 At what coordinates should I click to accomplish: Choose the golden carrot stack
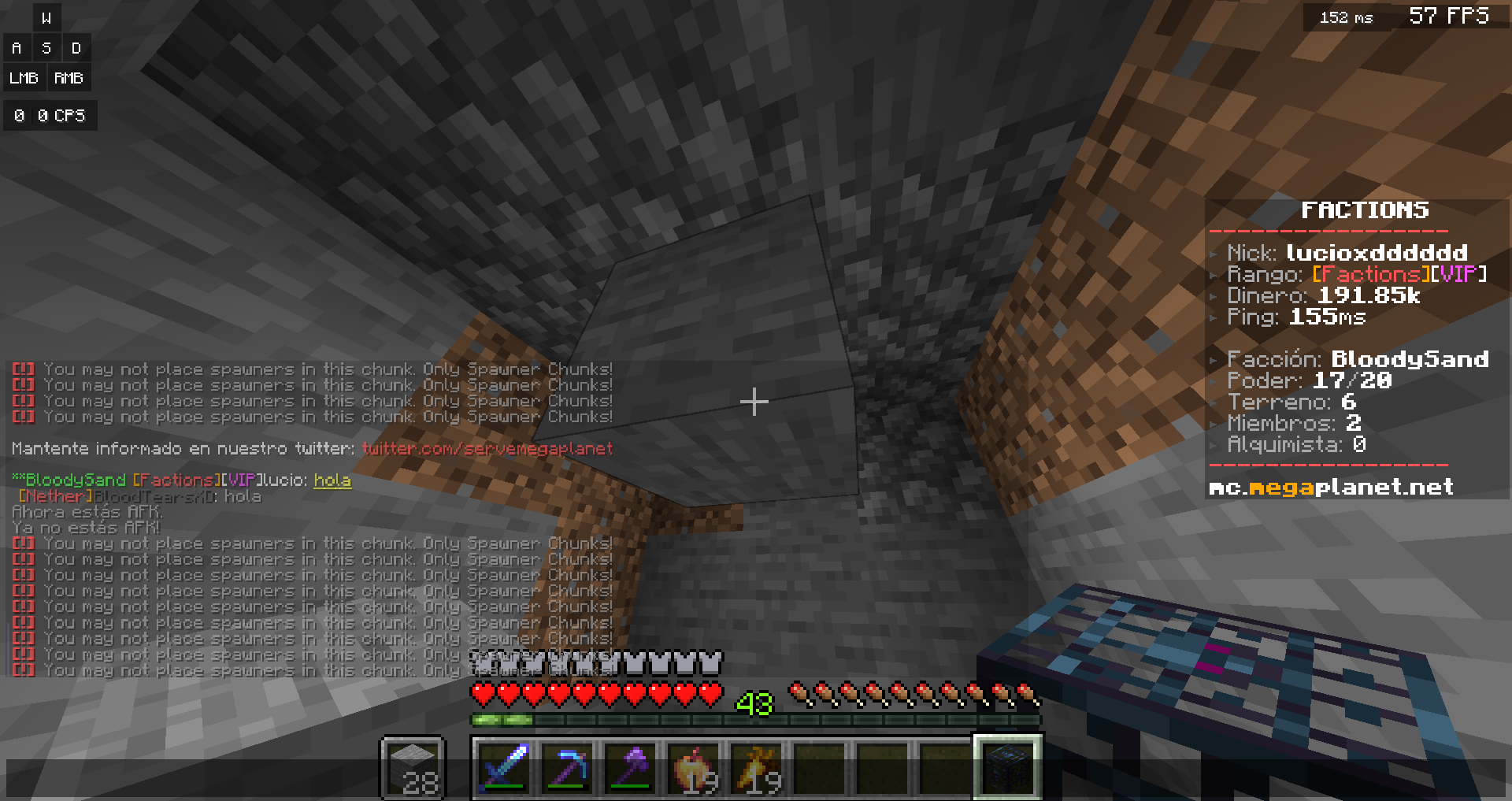(x=757, y=767)
